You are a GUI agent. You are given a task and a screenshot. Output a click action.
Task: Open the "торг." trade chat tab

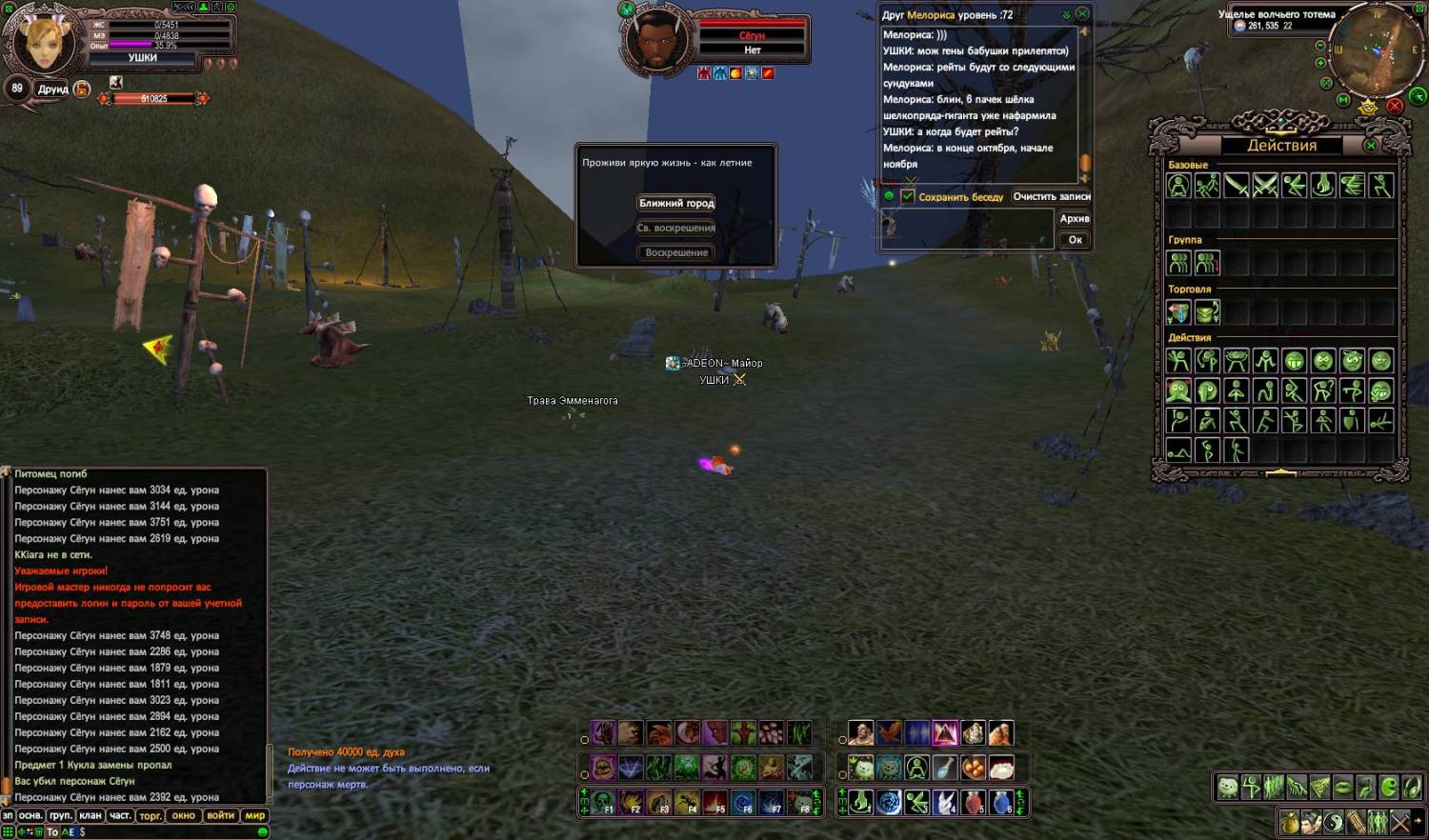pos(151,816)
